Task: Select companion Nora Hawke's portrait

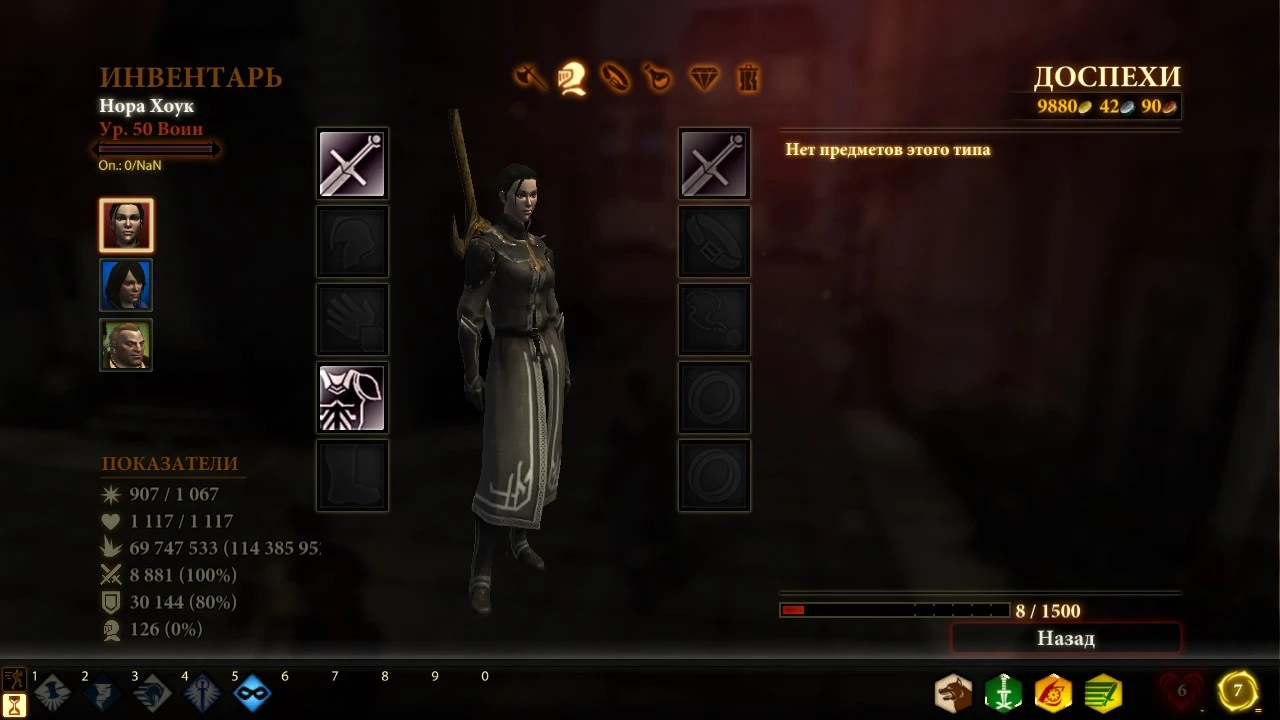Action: coord(125,225)
